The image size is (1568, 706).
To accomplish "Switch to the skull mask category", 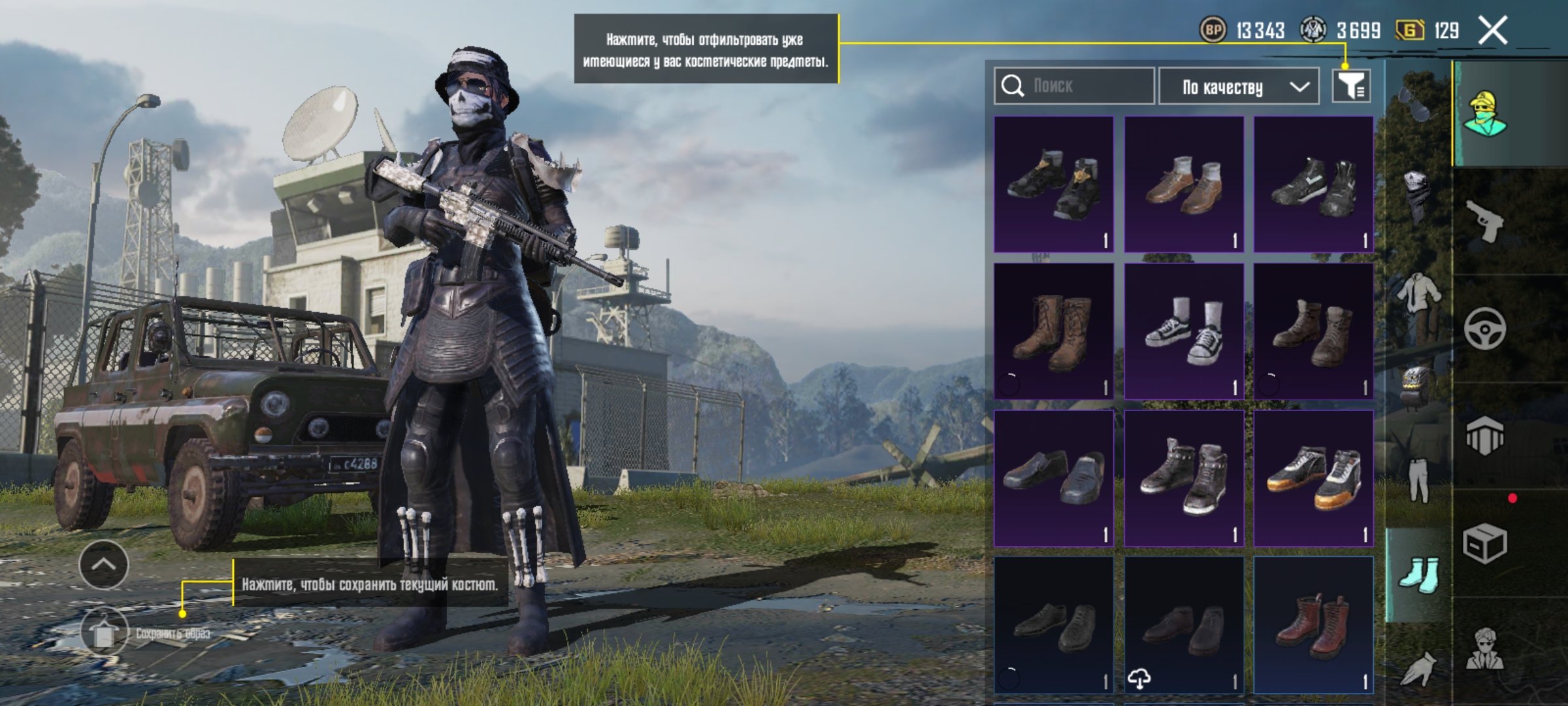I will pyautogui.click(x=1415, y=196).
